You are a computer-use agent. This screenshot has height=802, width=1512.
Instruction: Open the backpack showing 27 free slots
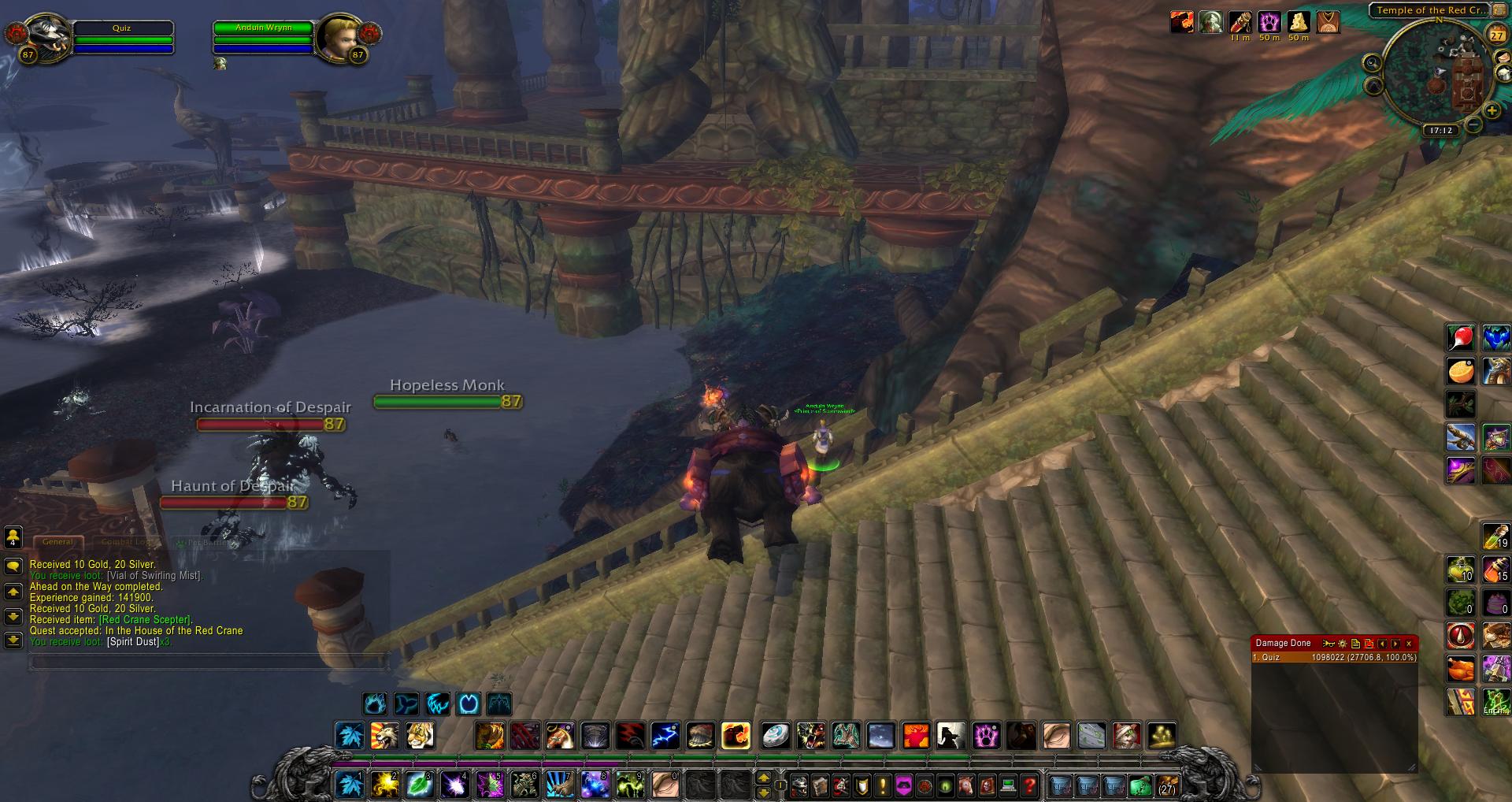tap(1166, 785)
